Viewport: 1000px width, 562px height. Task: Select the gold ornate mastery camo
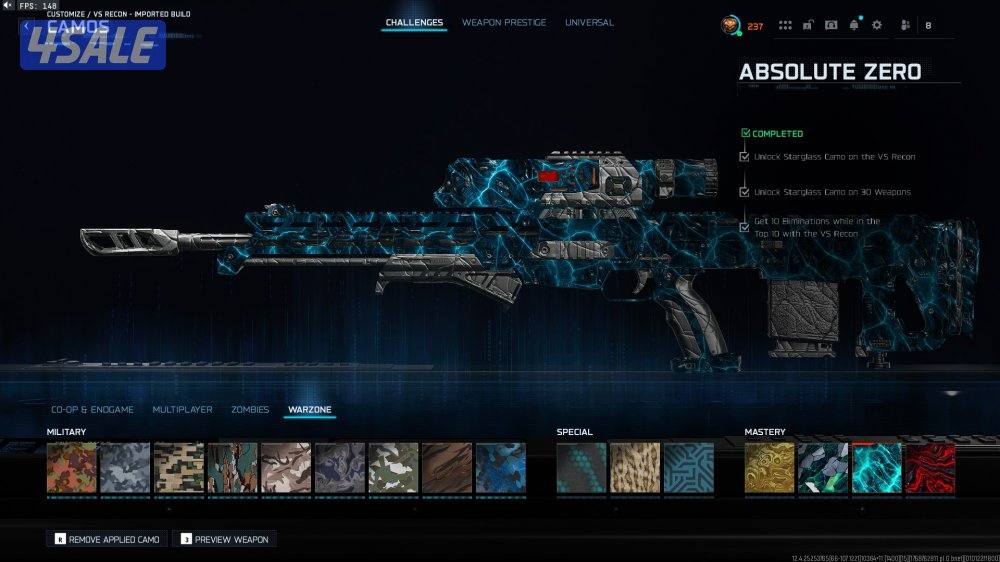(x=770, y=468)
